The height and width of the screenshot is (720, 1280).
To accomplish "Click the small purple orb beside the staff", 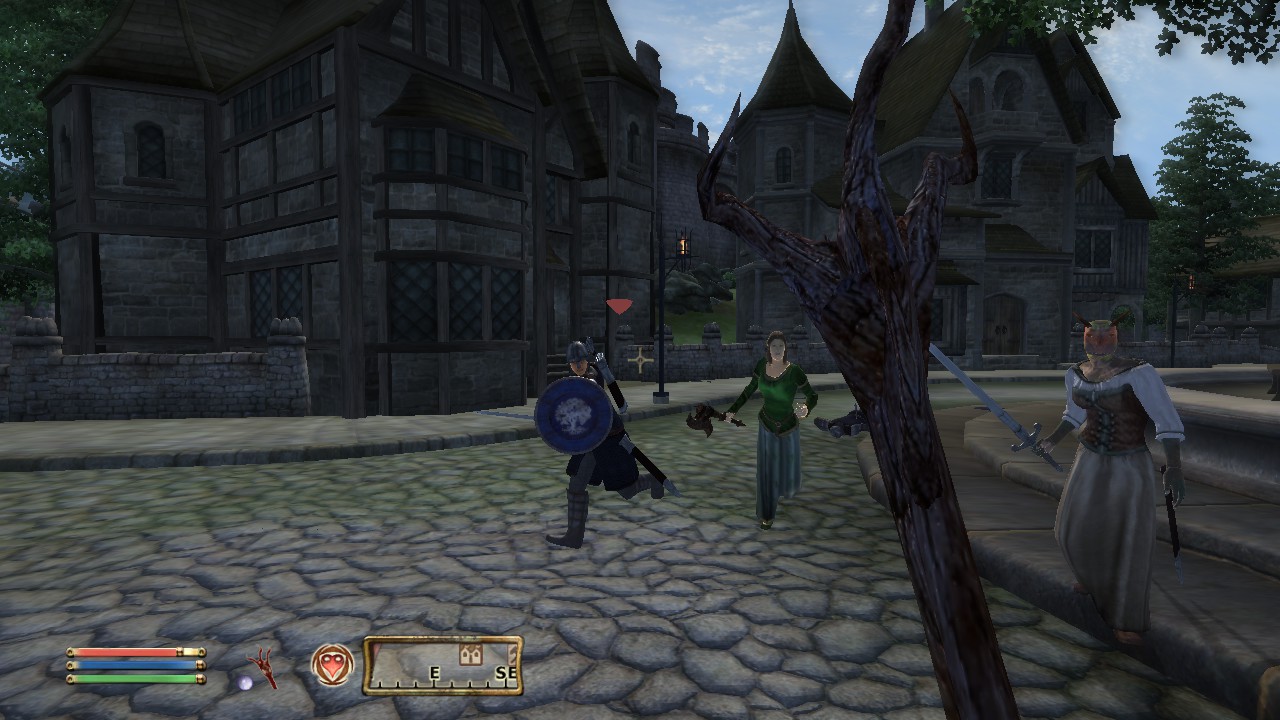I will click(245, 681).
